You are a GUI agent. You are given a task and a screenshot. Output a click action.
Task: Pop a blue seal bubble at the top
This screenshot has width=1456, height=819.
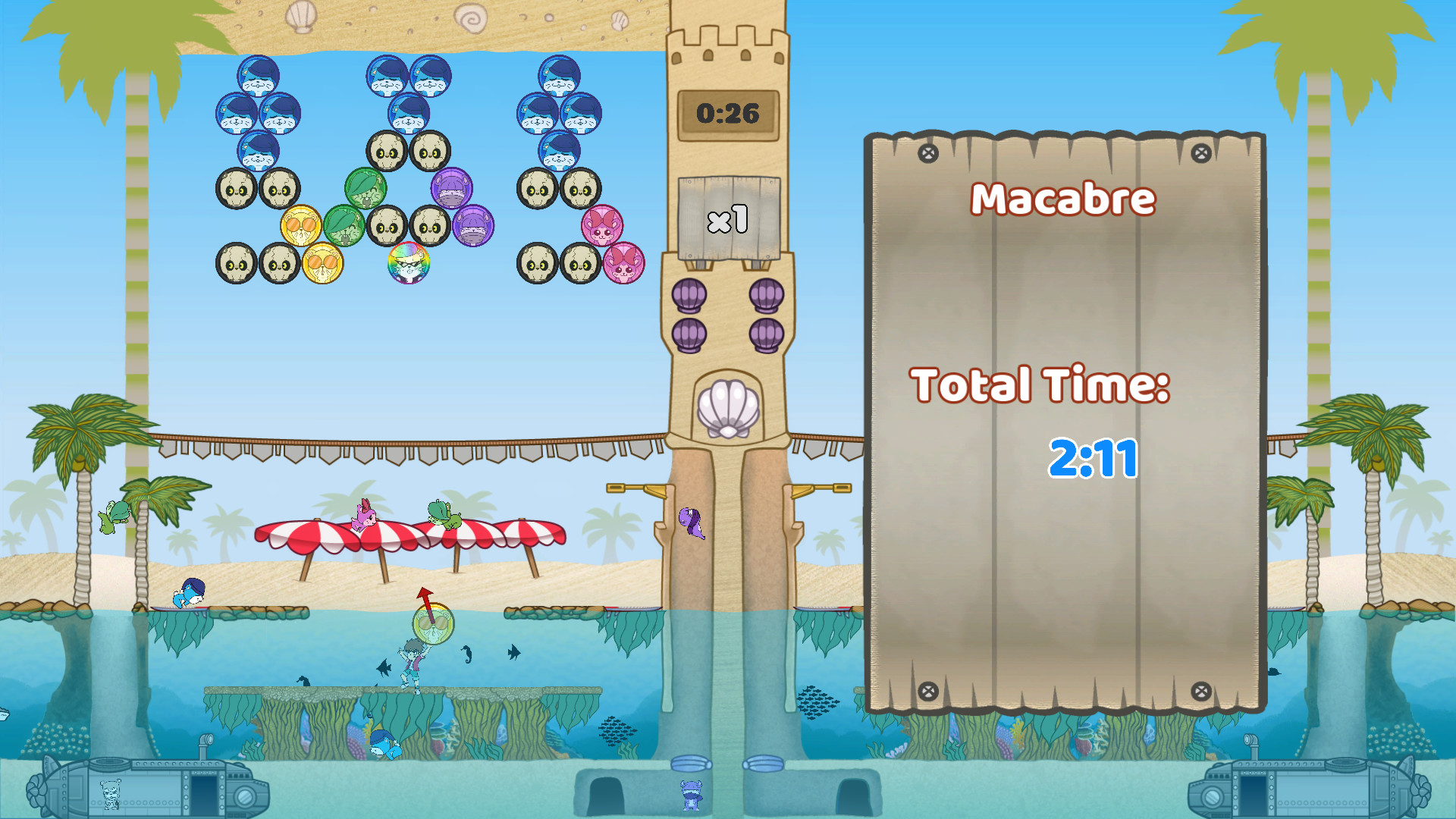(258, 76)
